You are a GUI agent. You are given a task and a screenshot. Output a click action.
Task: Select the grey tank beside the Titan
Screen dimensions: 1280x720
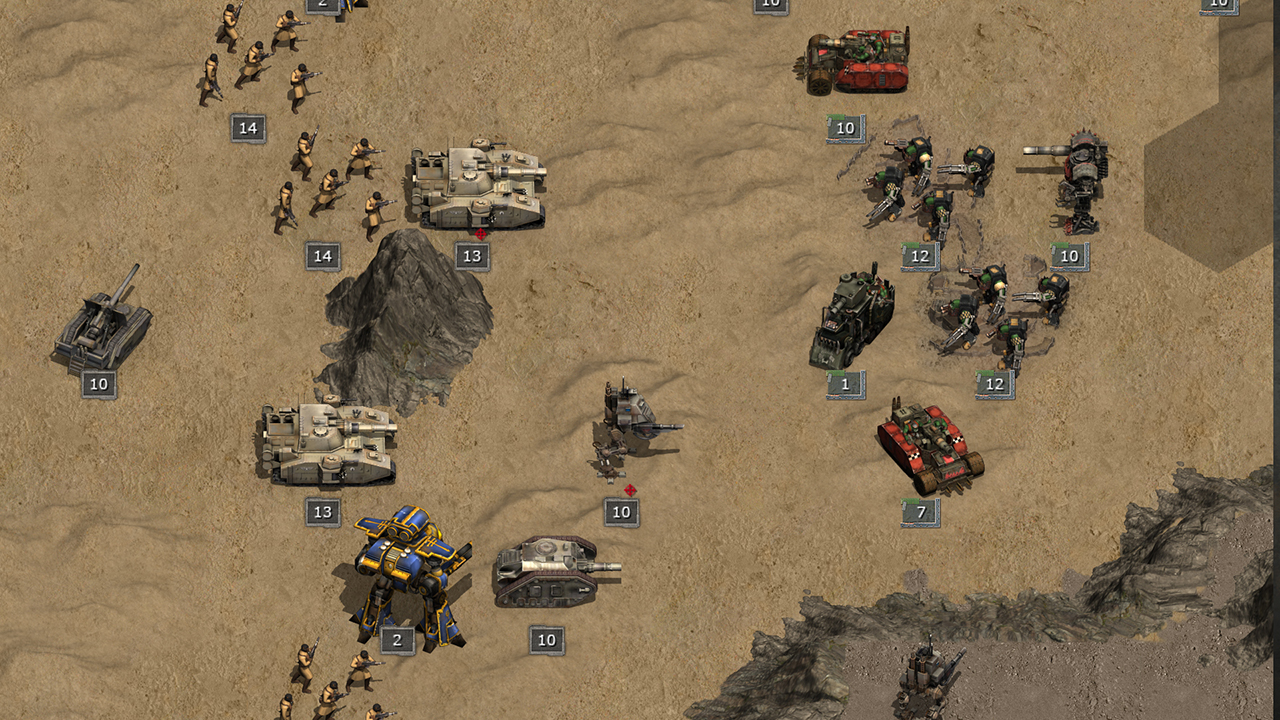point(550,572)
